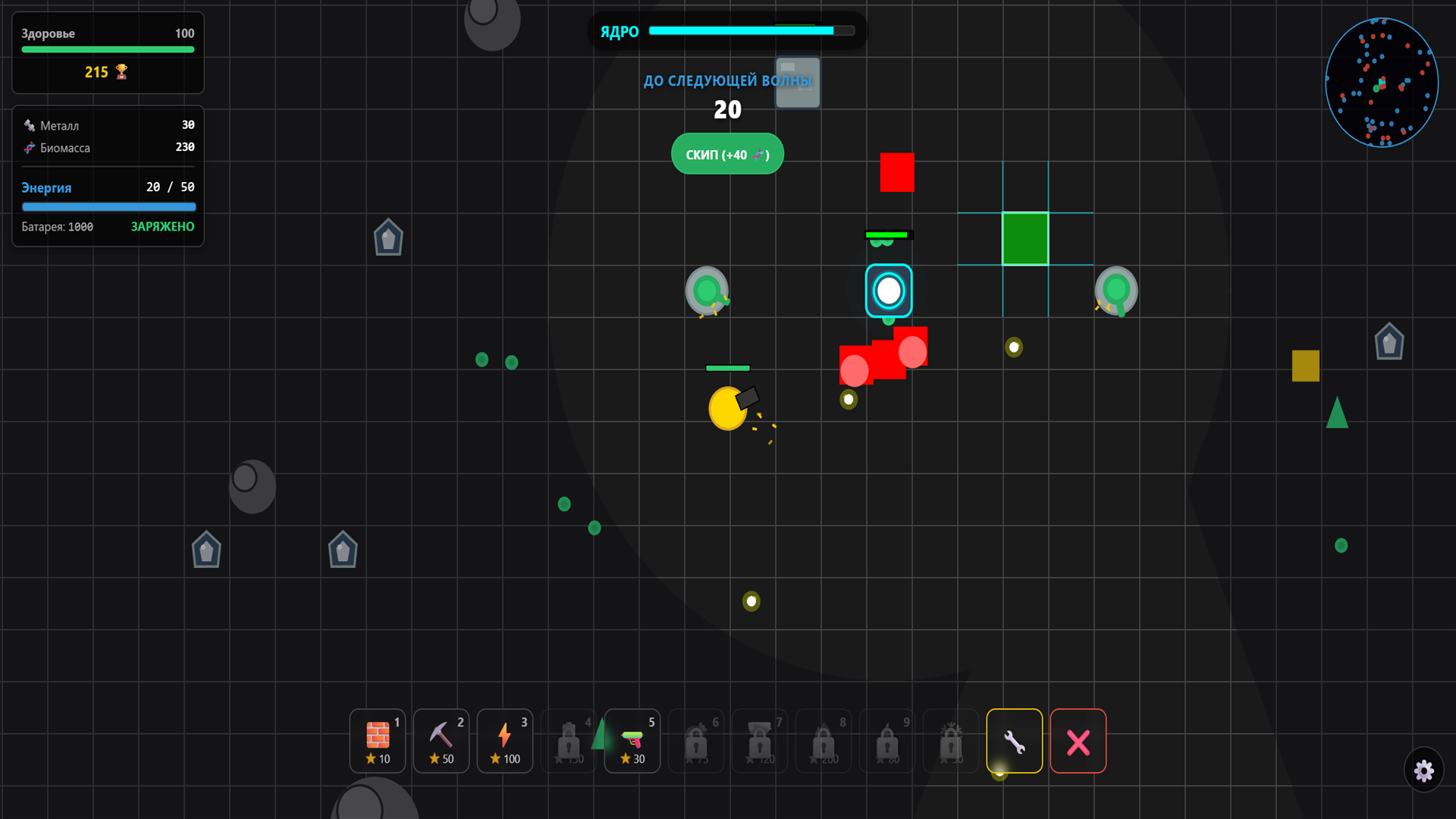Toggle the ЗАРЯЖЕНО battery status
Screen dimensions: 1456x819
point(162,226)
